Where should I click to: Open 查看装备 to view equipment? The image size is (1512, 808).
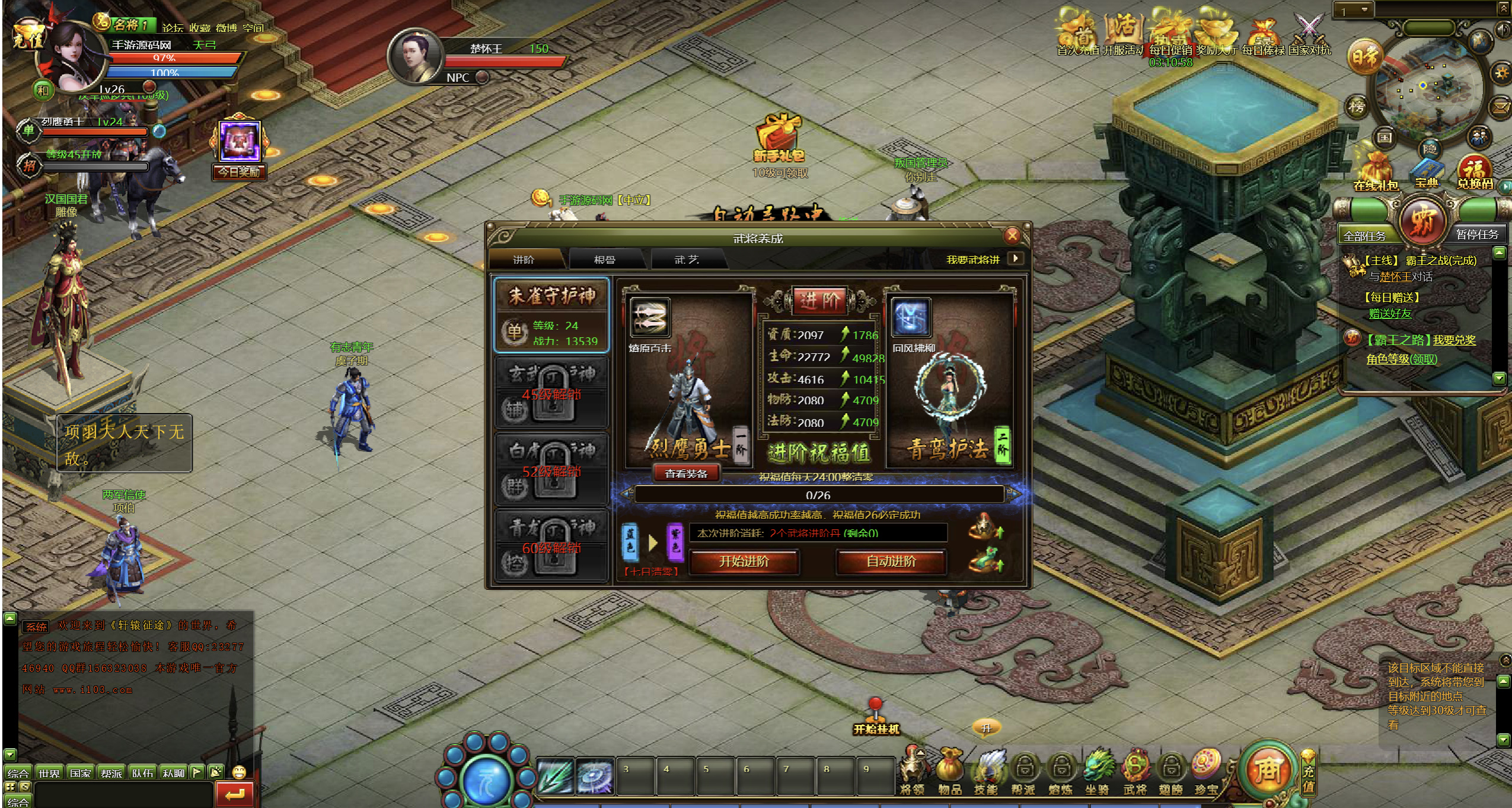click(686, 473)
